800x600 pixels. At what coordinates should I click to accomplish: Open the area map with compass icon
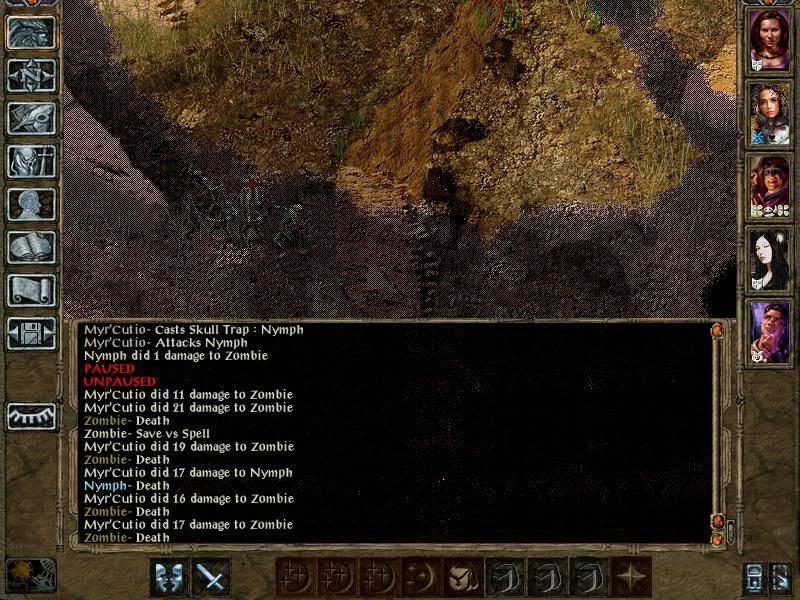coord(31,75)
